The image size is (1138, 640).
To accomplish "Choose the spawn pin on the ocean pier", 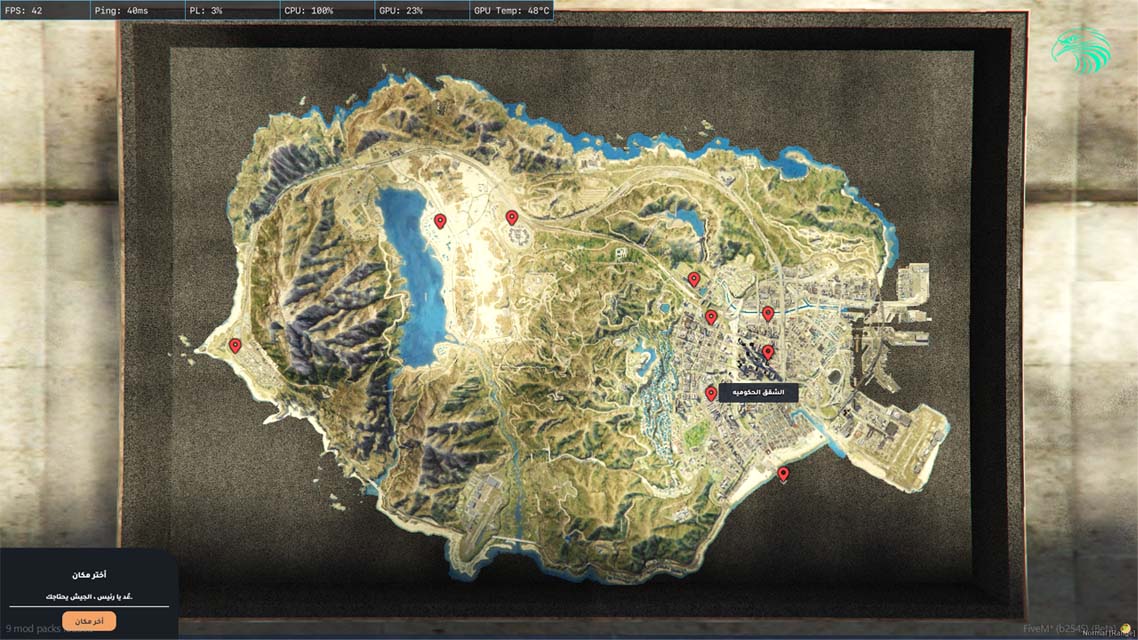I will point(783,474).
